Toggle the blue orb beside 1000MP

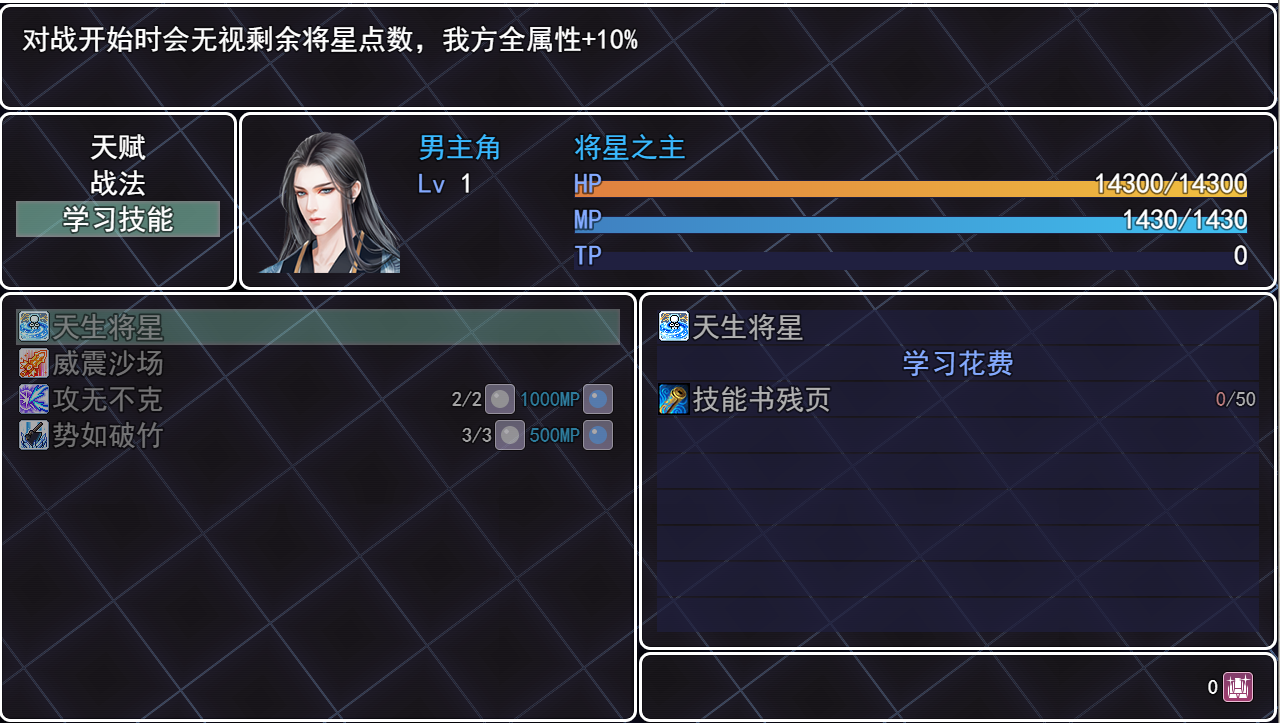[597, 398]
